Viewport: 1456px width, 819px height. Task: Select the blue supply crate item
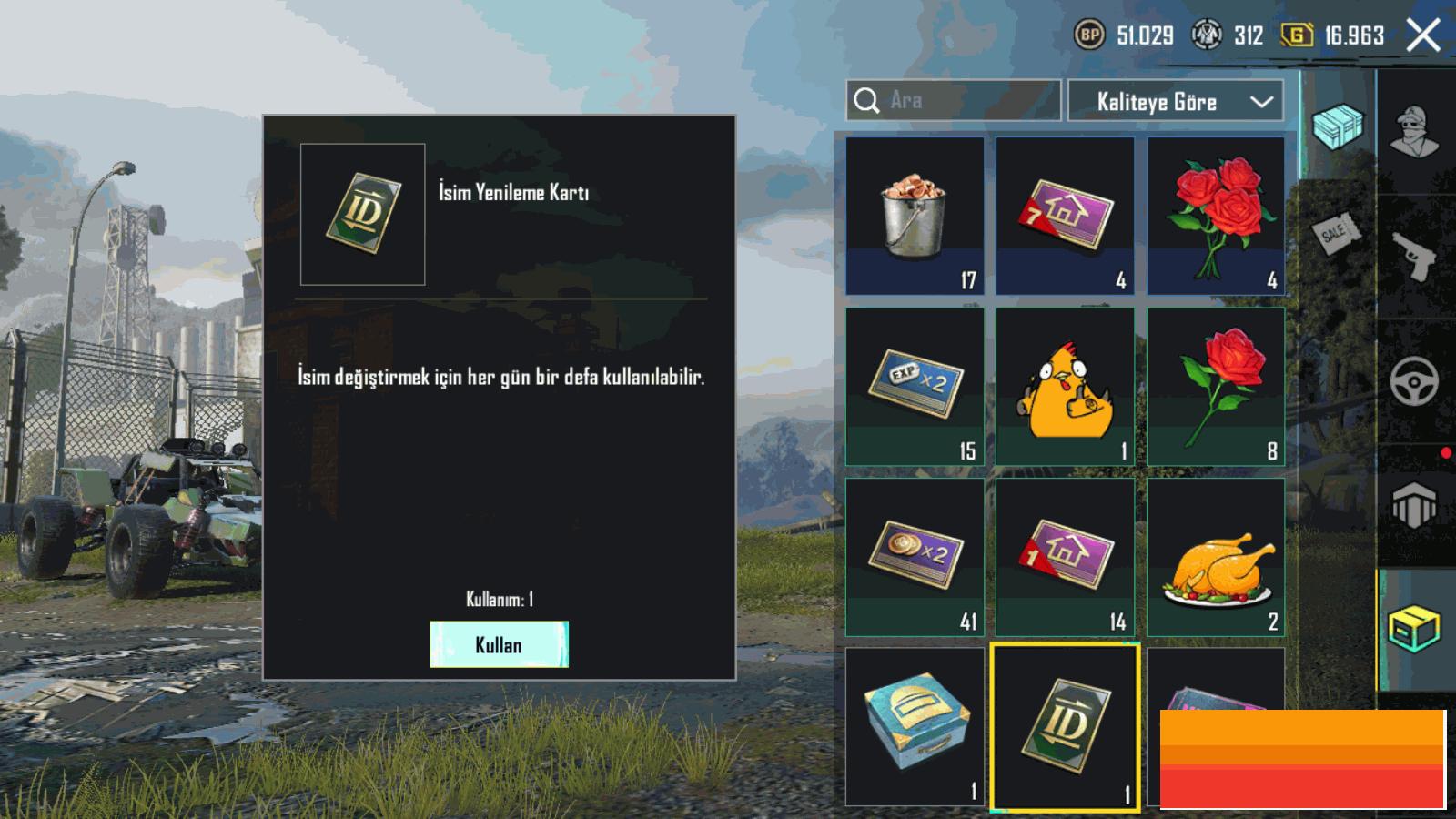[x=915, y=726]
